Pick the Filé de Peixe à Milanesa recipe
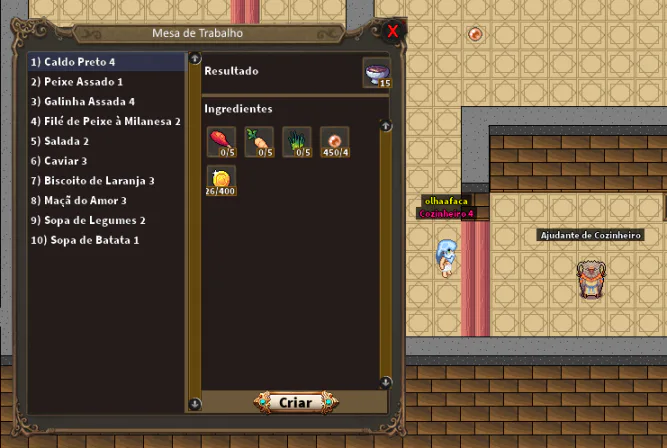This screenshot has width=667, height=448. pos(105,121)
